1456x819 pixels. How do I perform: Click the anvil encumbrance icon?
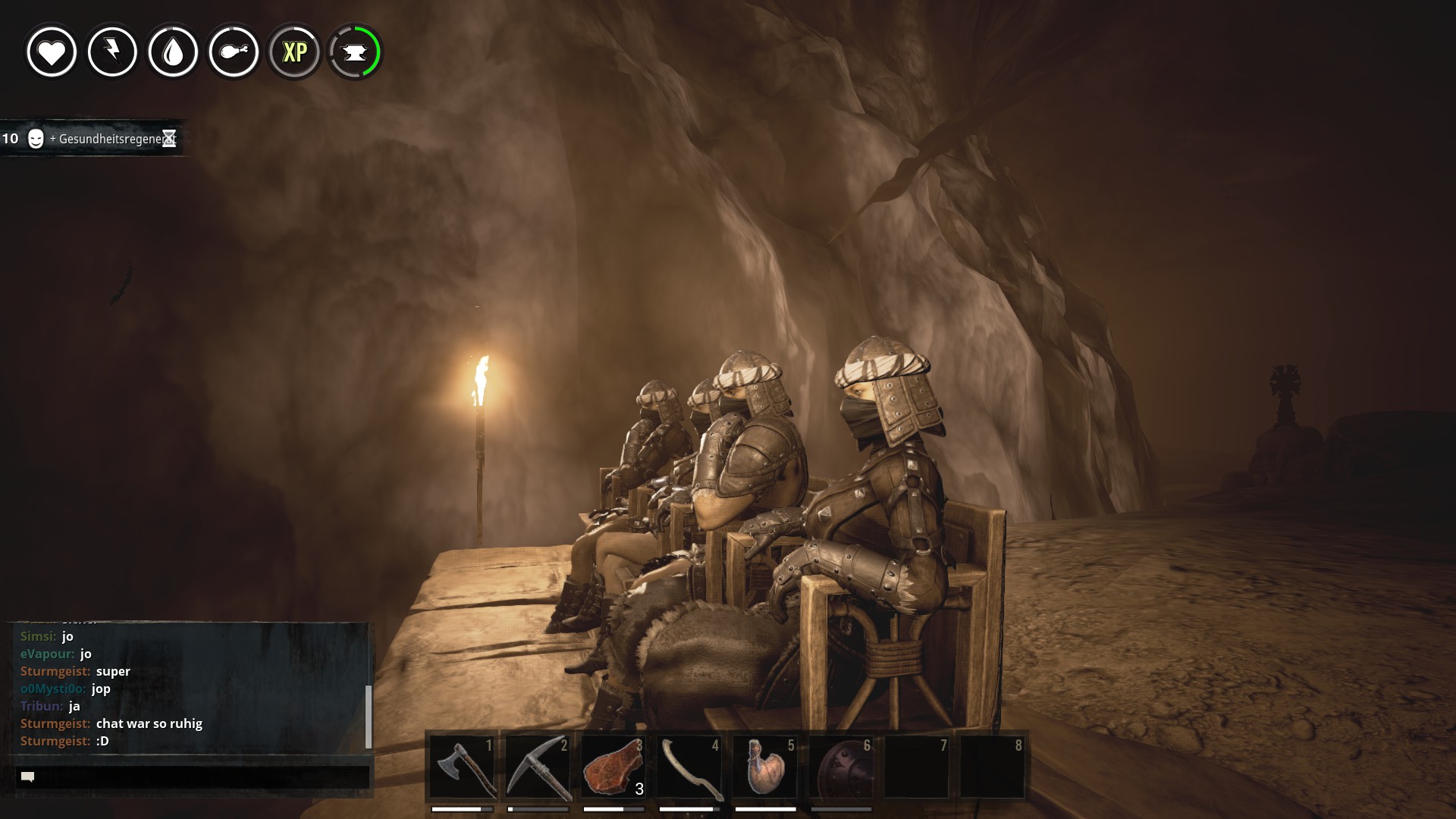coord(355,52)
